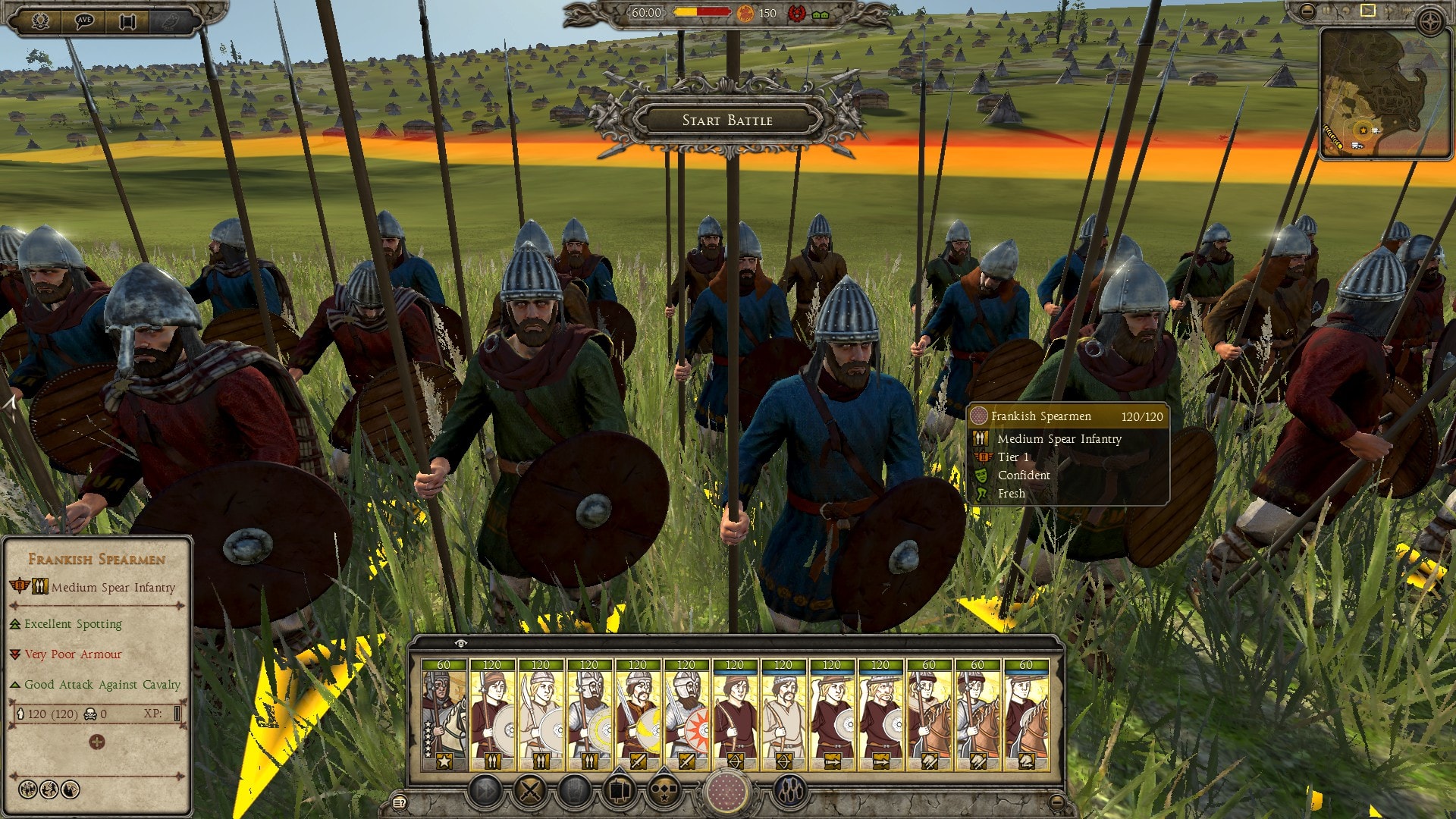Click the Start Battle button

coord(727,120)
